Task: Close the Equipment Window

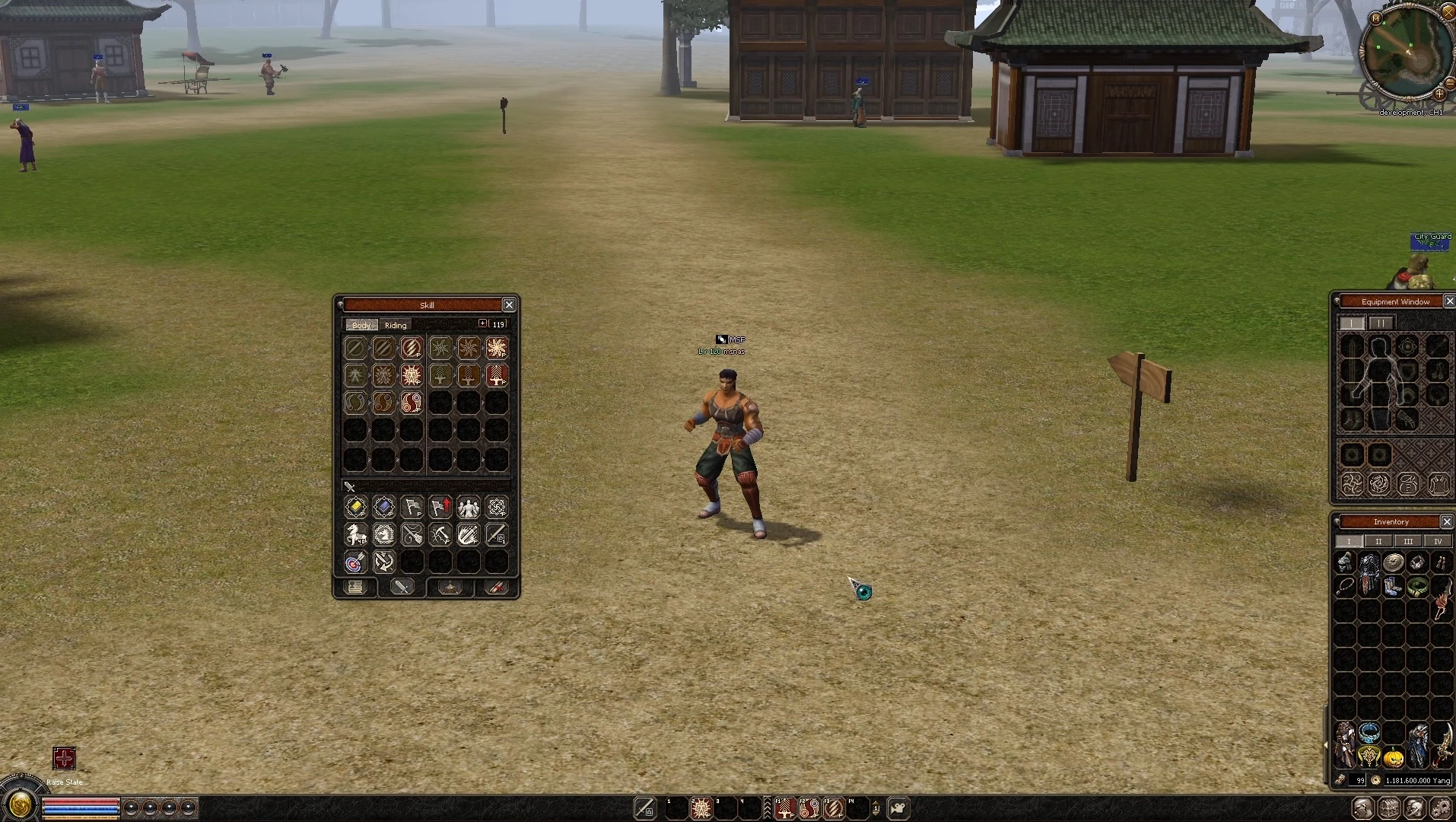Action: (1449, 301)
